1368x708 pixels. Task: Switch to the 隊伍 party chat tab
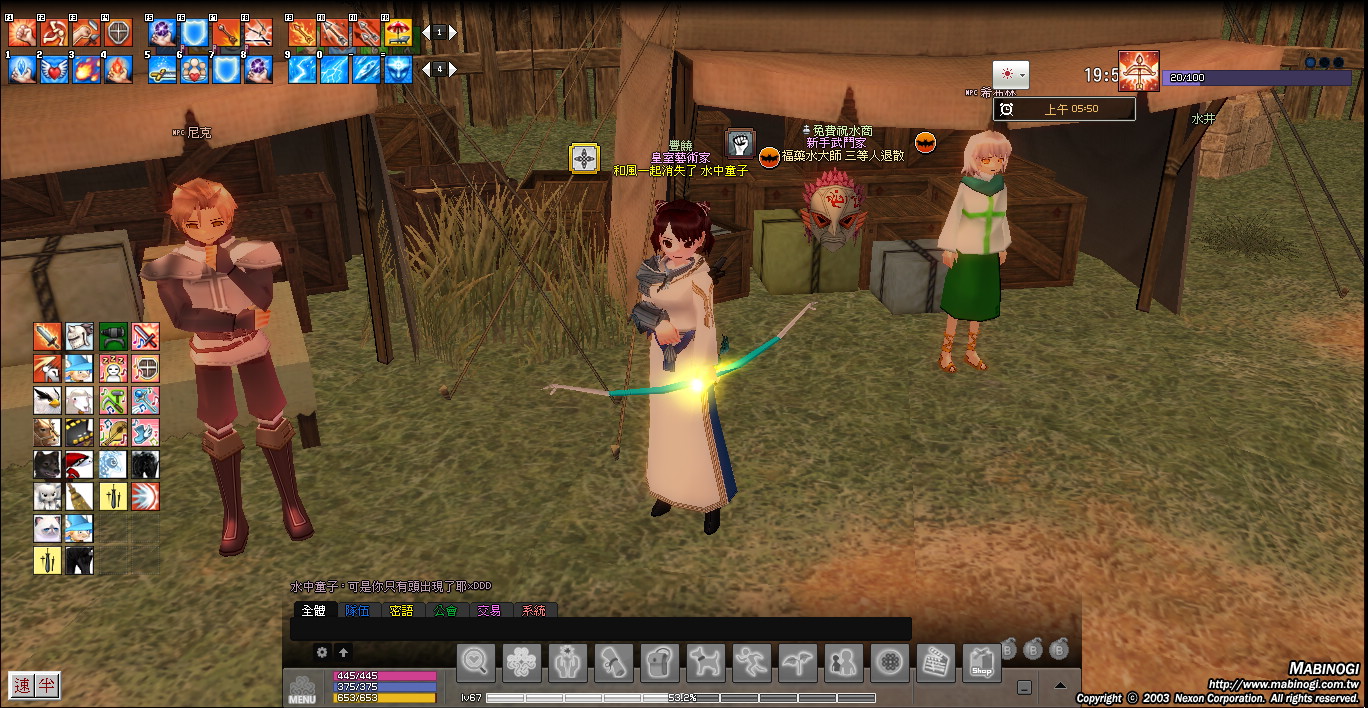[357, 610]
